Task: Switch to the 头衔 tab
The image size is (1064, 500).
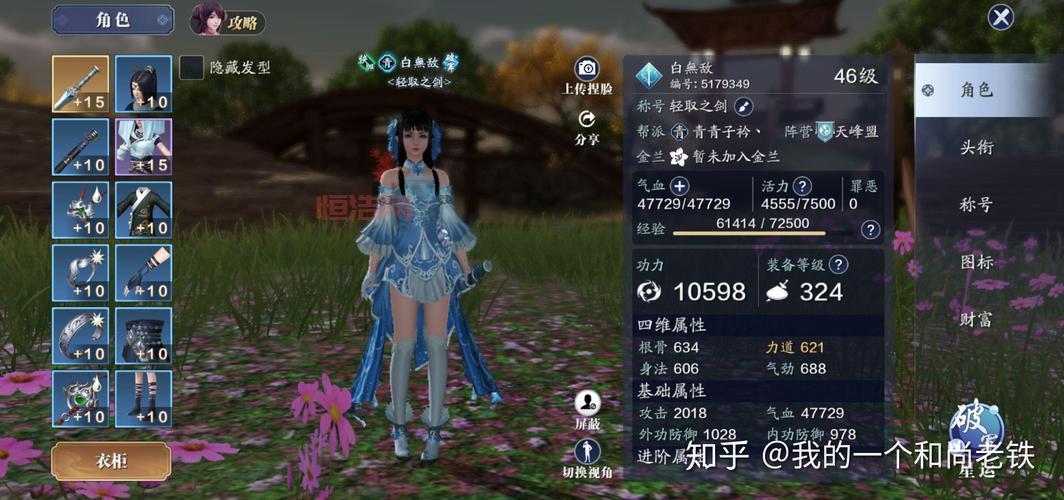Action: pos(976,148)
